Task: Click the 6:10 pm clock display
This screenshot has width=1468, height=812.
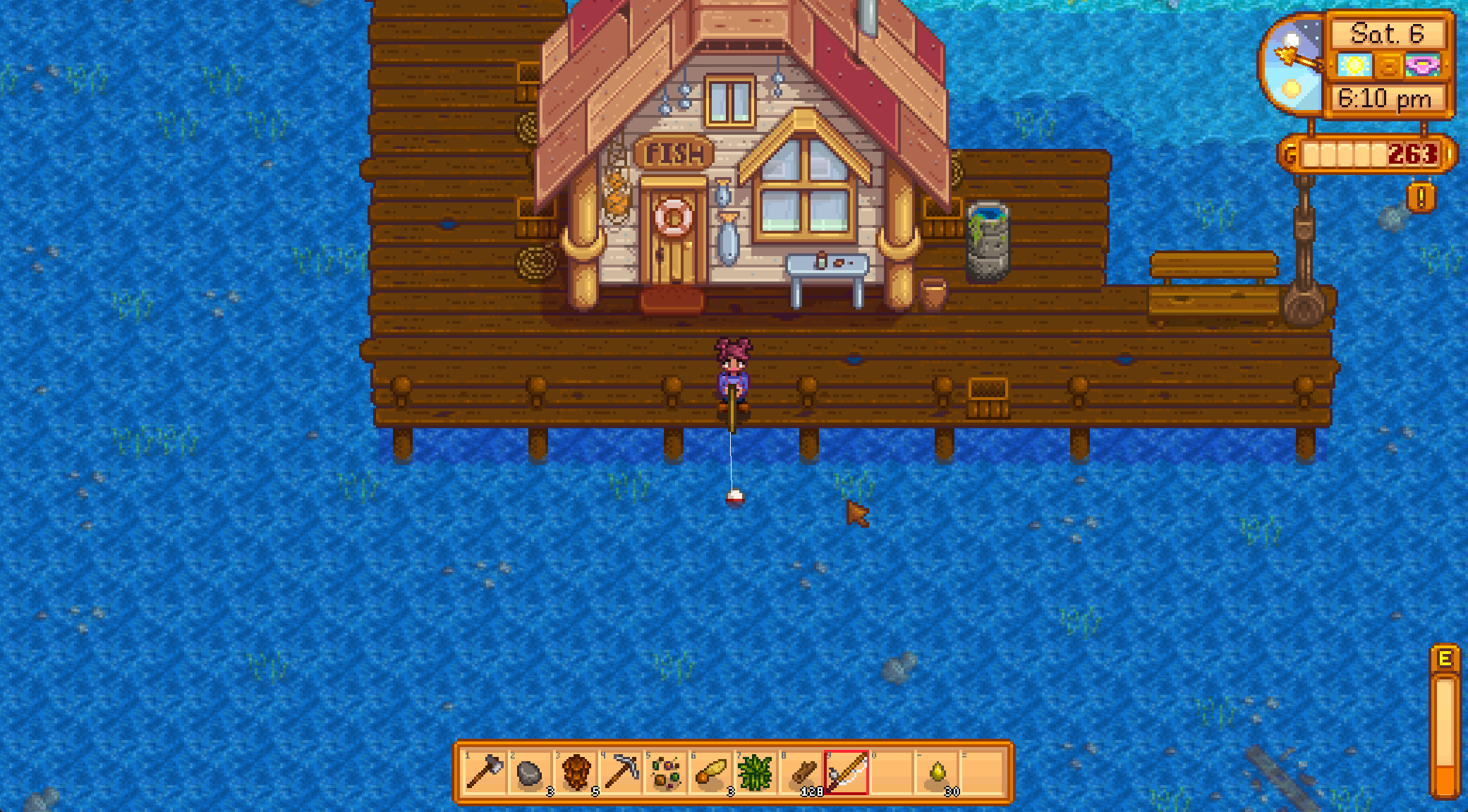Action: (1385, 97)
